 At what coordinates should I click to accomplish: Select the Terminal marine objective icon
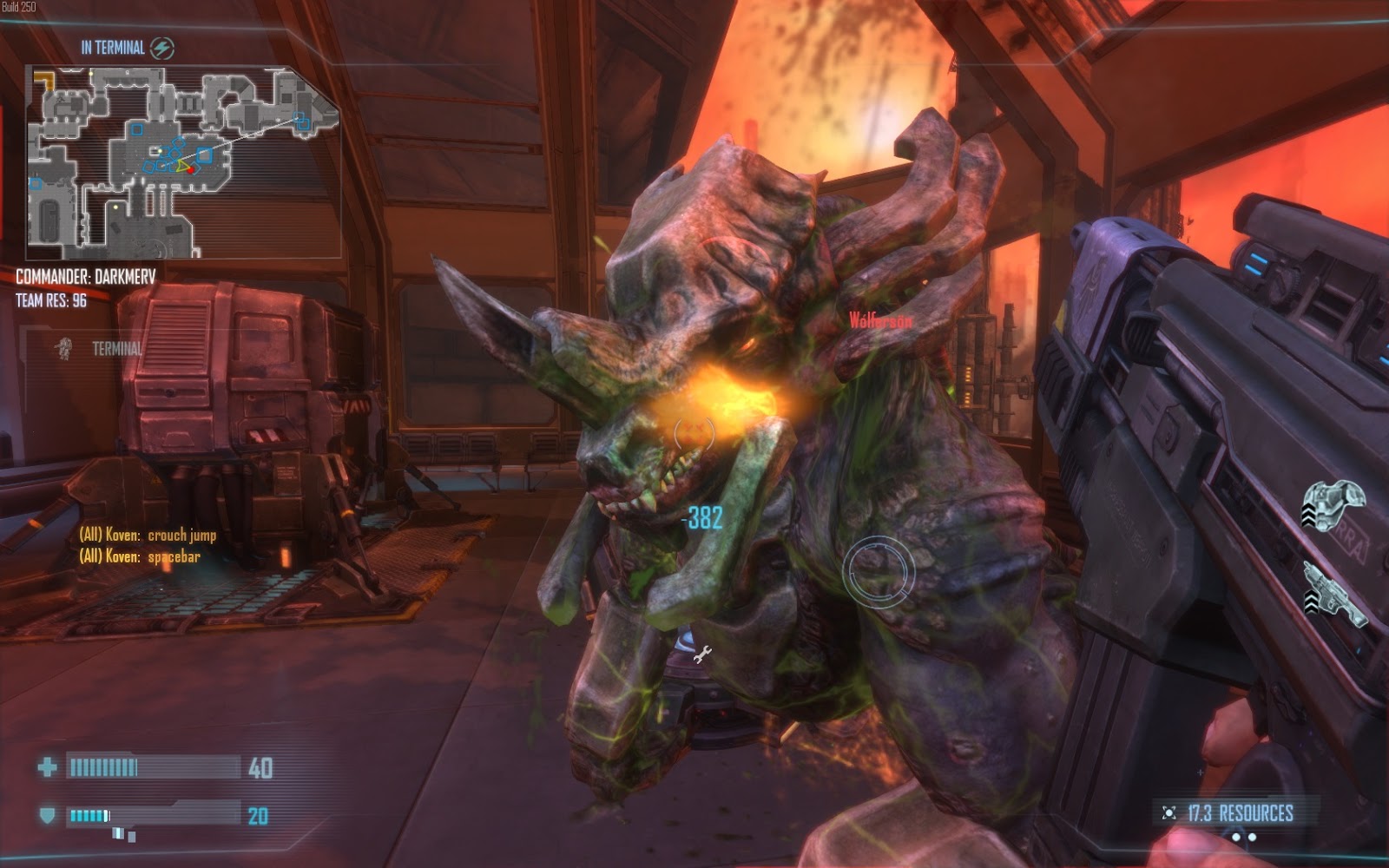[x=63, y=349]
